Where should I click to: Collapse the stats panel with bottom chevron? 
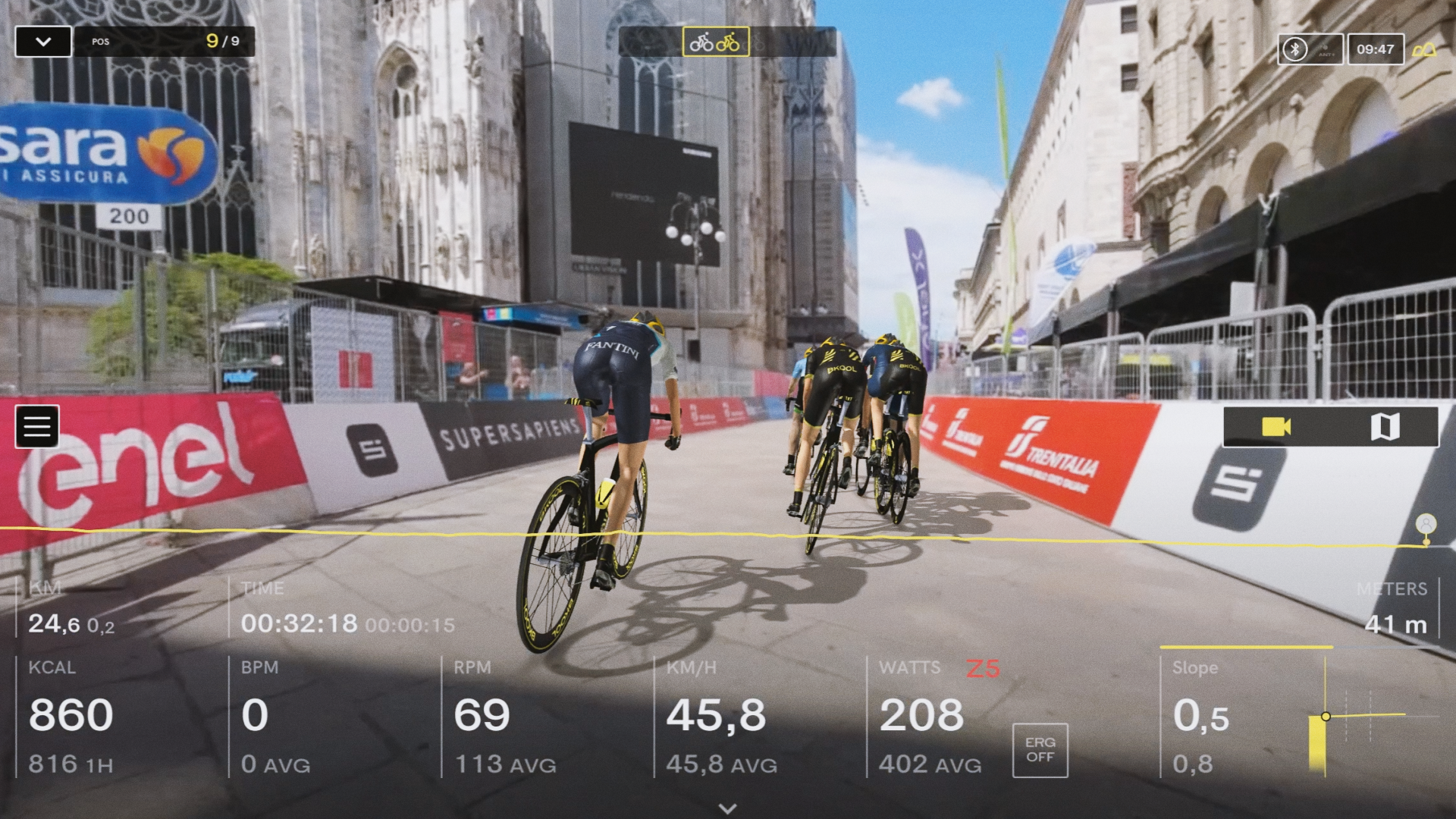(x=727, y=808)
